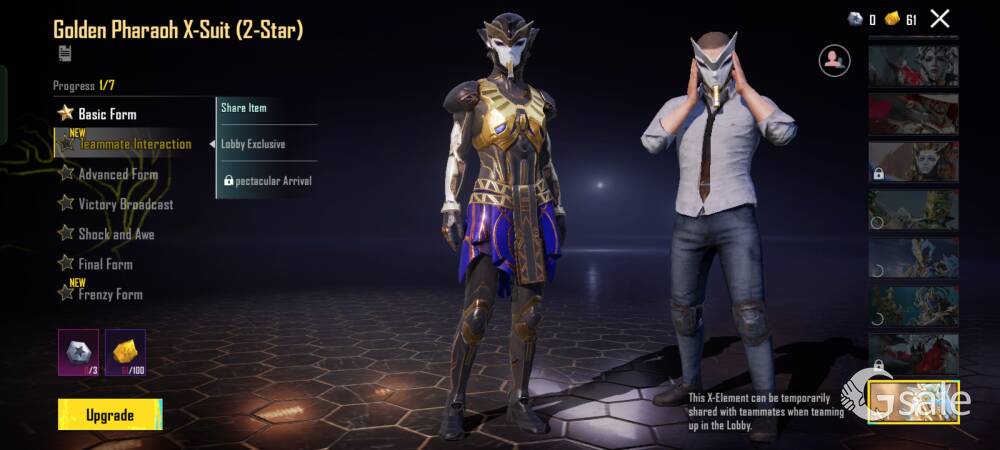Viewport: 1000px width, 450px height.
Task: Click the locked Spectacular Arrival option
Action: pos(267,181)
